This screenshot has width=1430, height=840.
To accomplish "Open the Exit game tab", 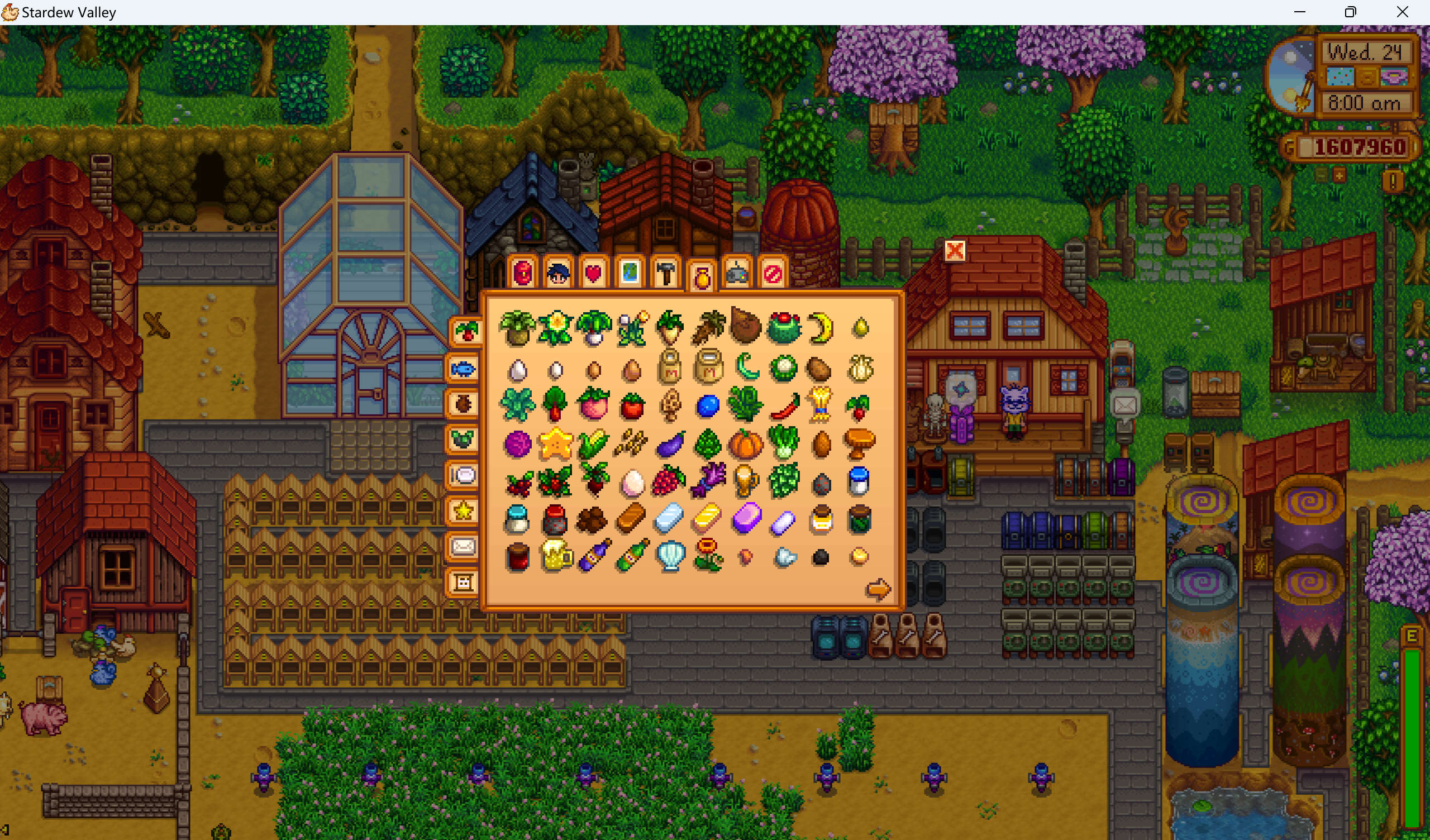I will [773, 274].
